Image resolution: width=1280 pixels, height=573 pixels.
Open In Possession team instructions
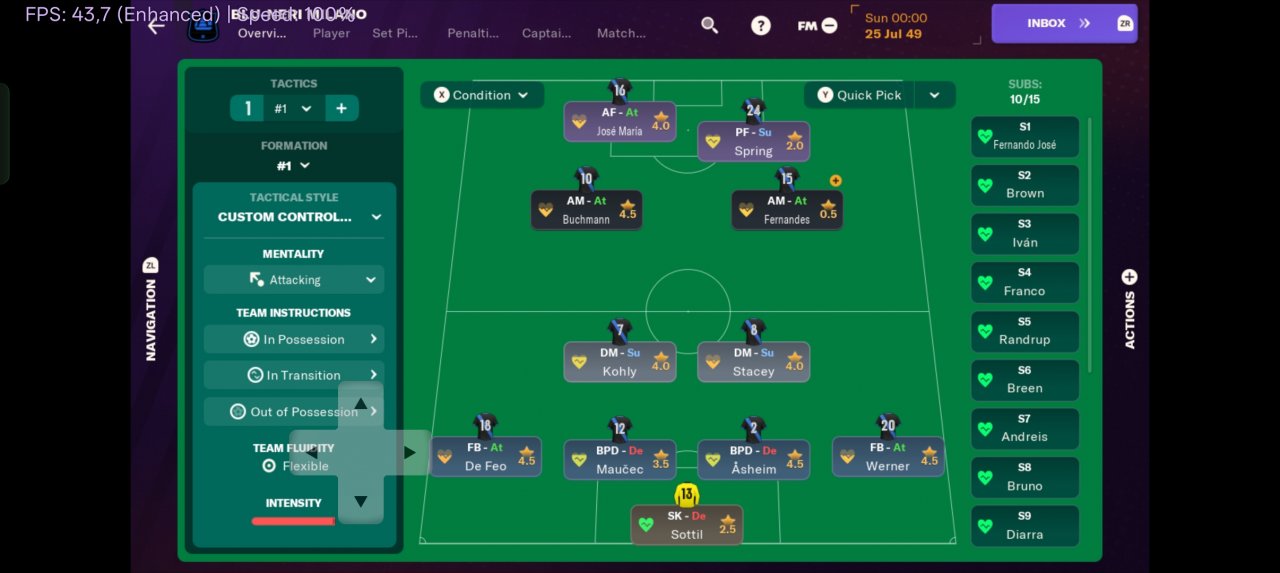[x=294, y=339]
